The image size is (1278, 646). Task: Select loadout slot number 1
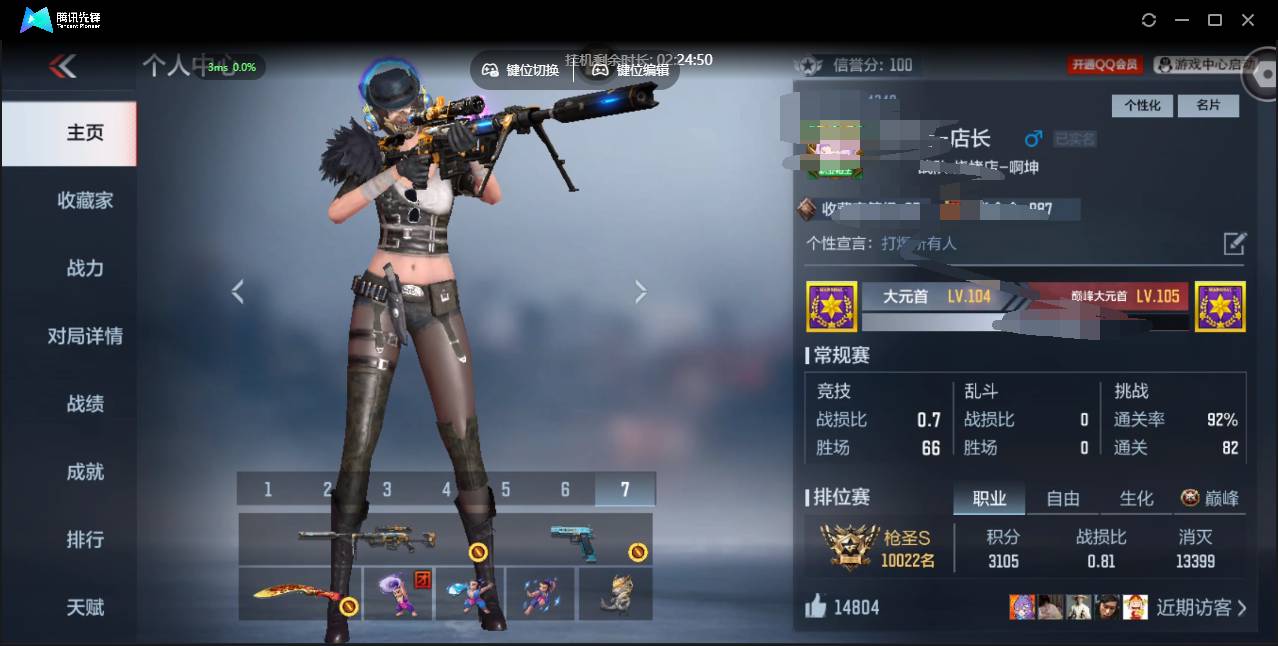268,489
